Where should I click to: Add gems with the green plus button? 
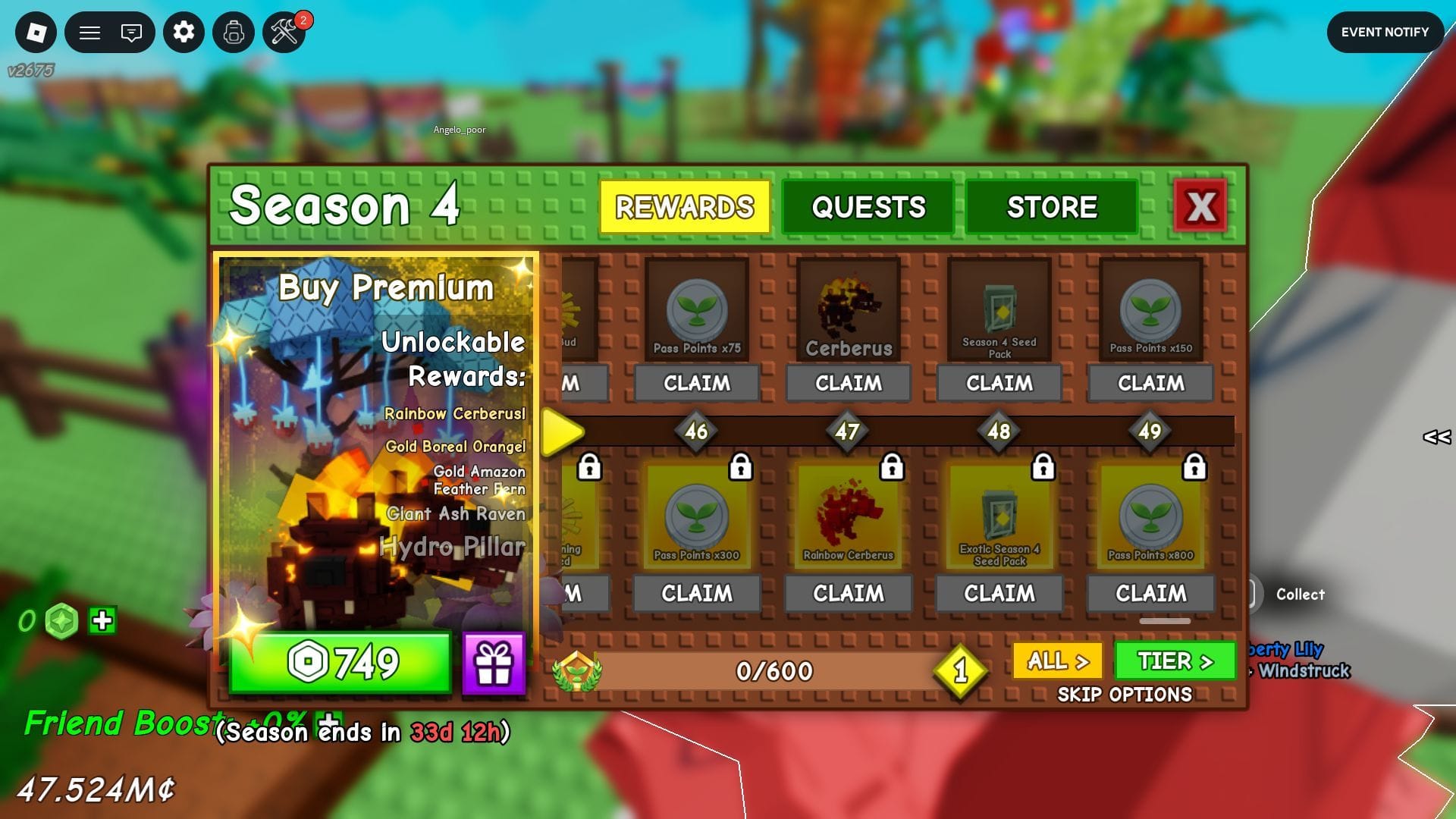[102, 621]
